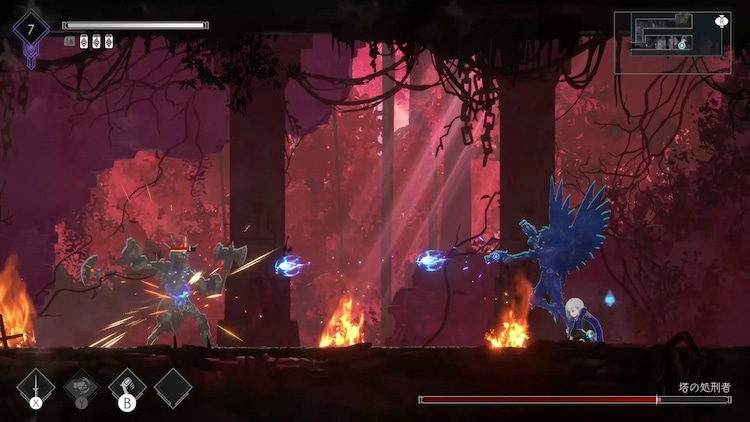Activate the greyed-out punching fist skill
750x422 pixels.
(82, 387)
